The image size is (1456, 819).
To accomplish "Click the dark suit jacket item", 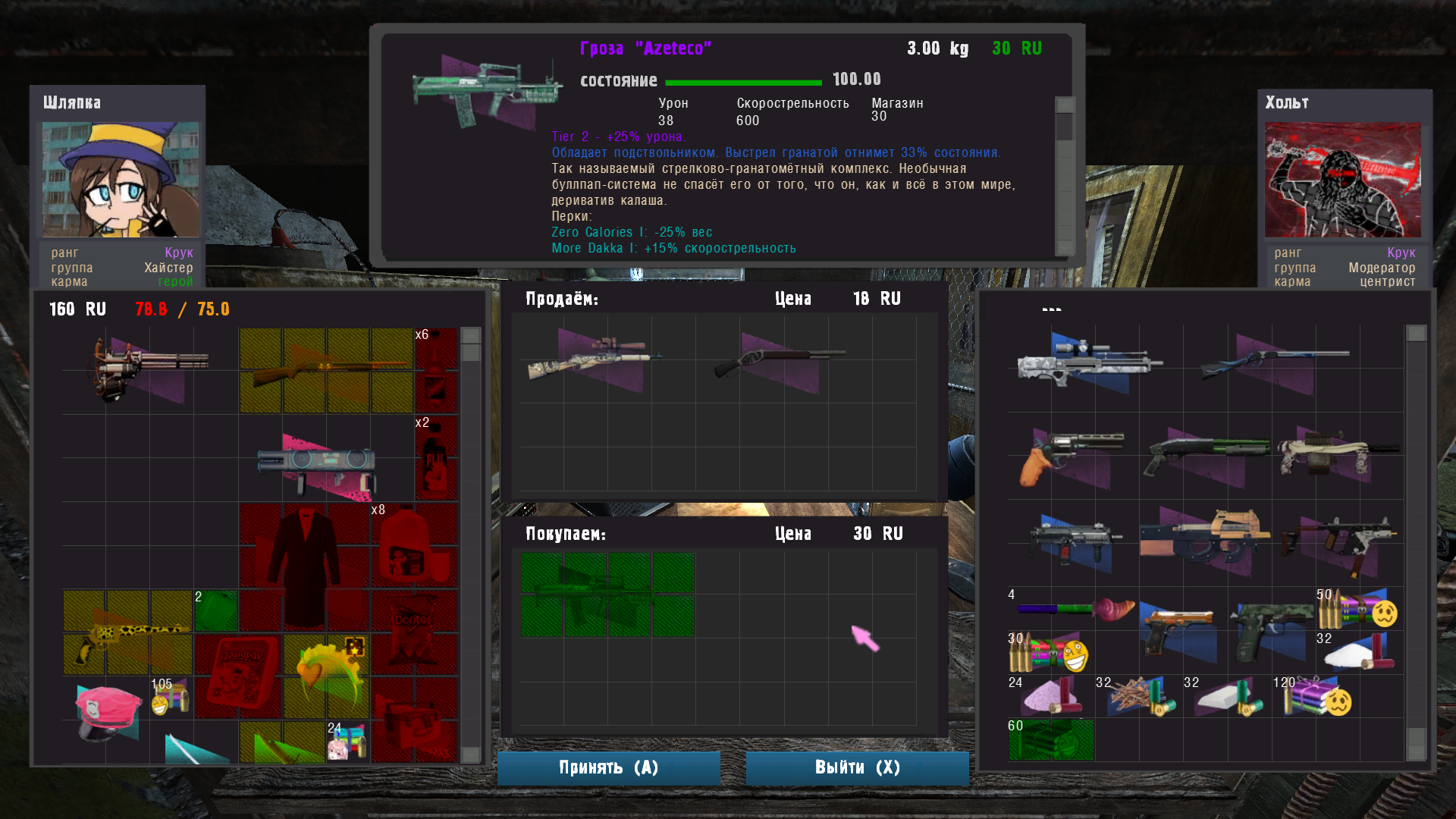I will pos(303,563).
